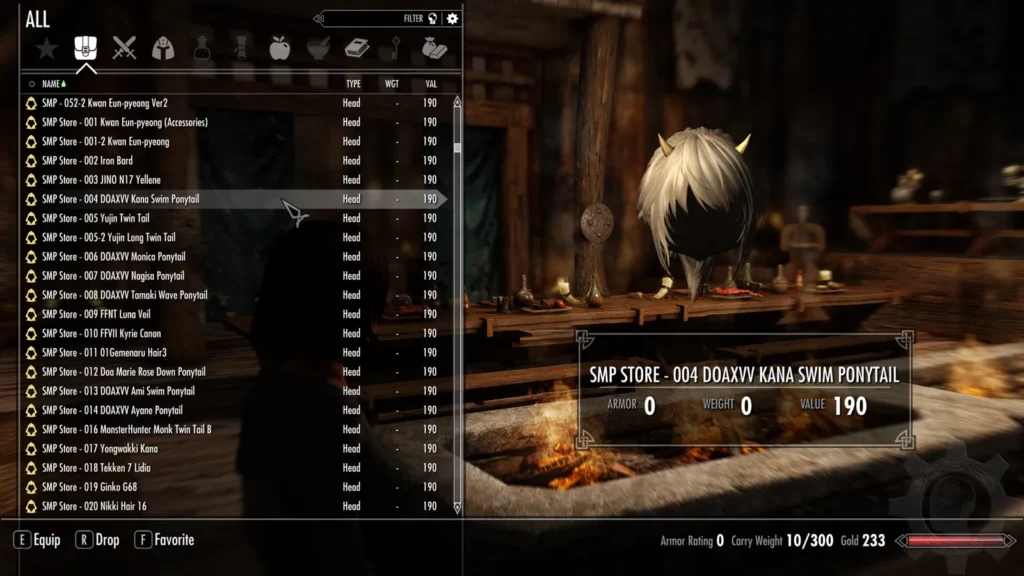Show the Books category

point(357,48)
